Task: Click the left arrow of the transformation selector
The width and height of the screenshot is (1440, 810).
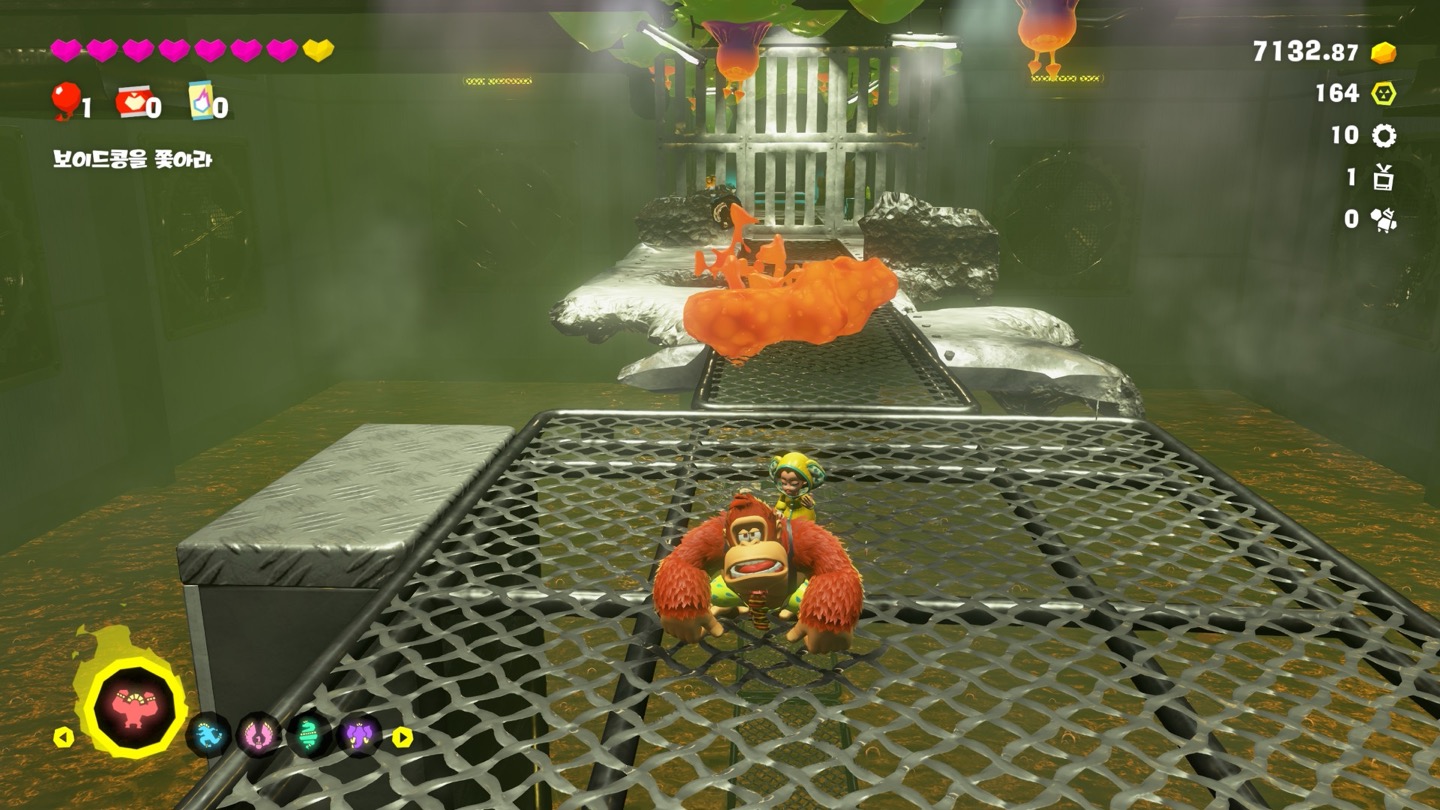Action: 63,737
